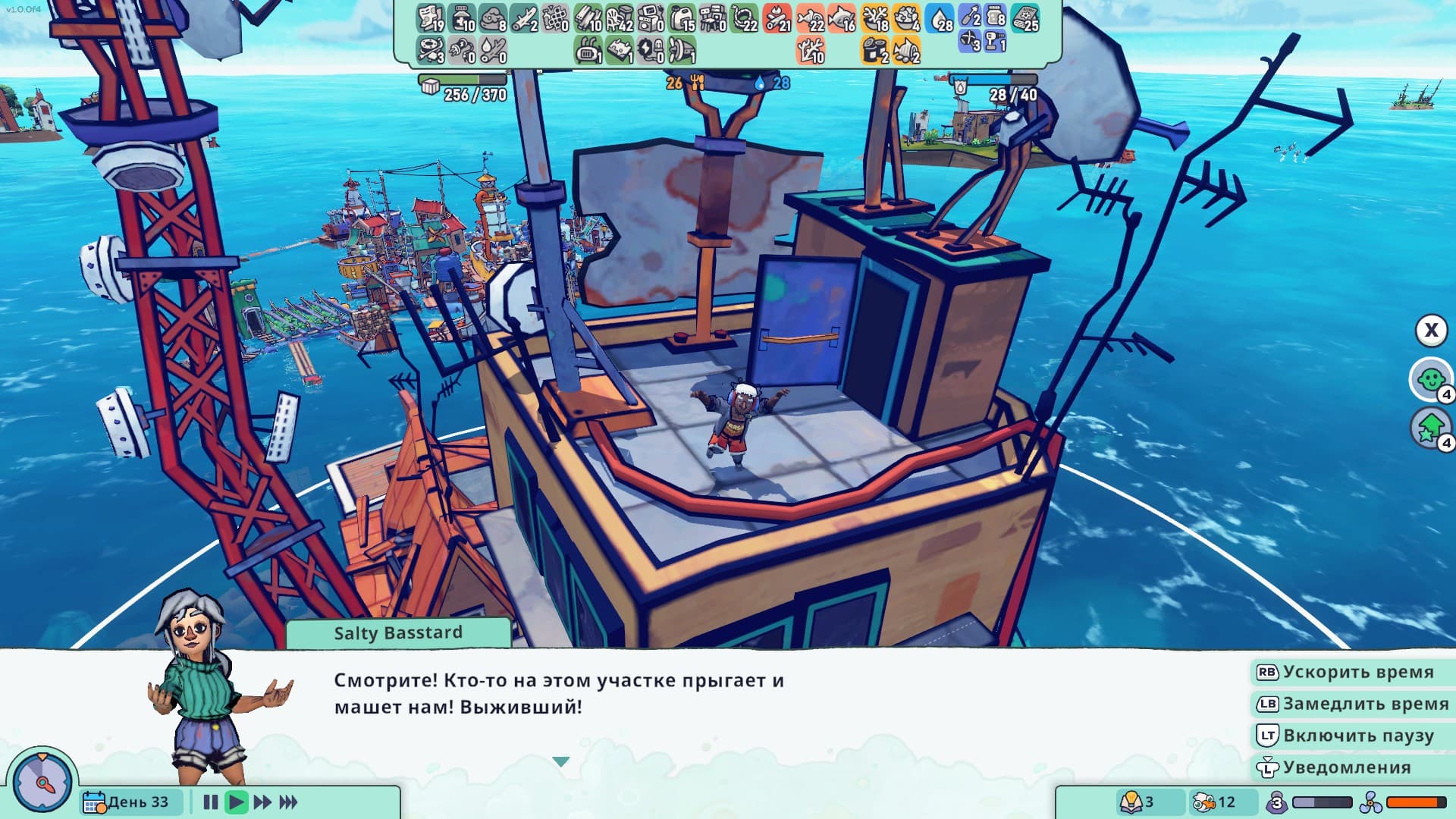1456x819 pixels.
Task: Enable fastest game speed
Action: pyautogui.click(x=288, y=801)
